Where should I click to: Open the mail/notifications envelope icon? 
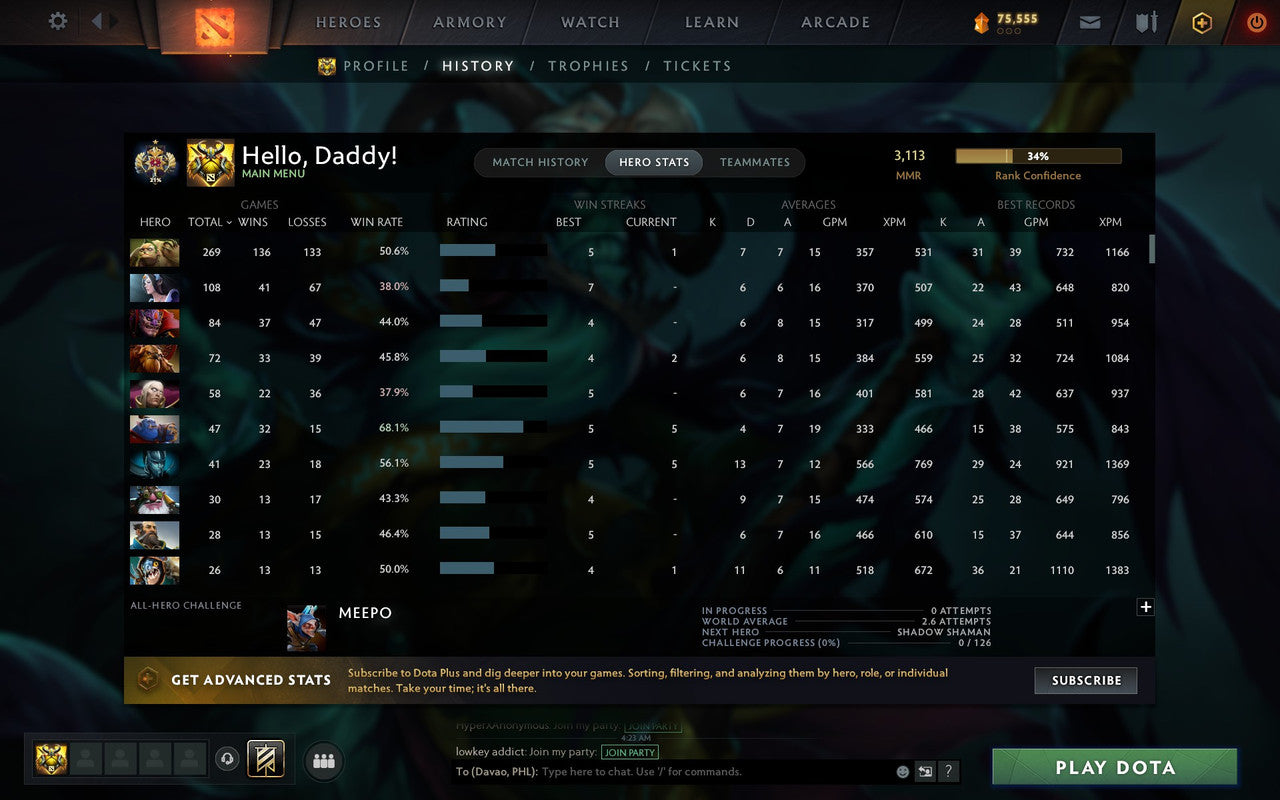(1089, 22)
